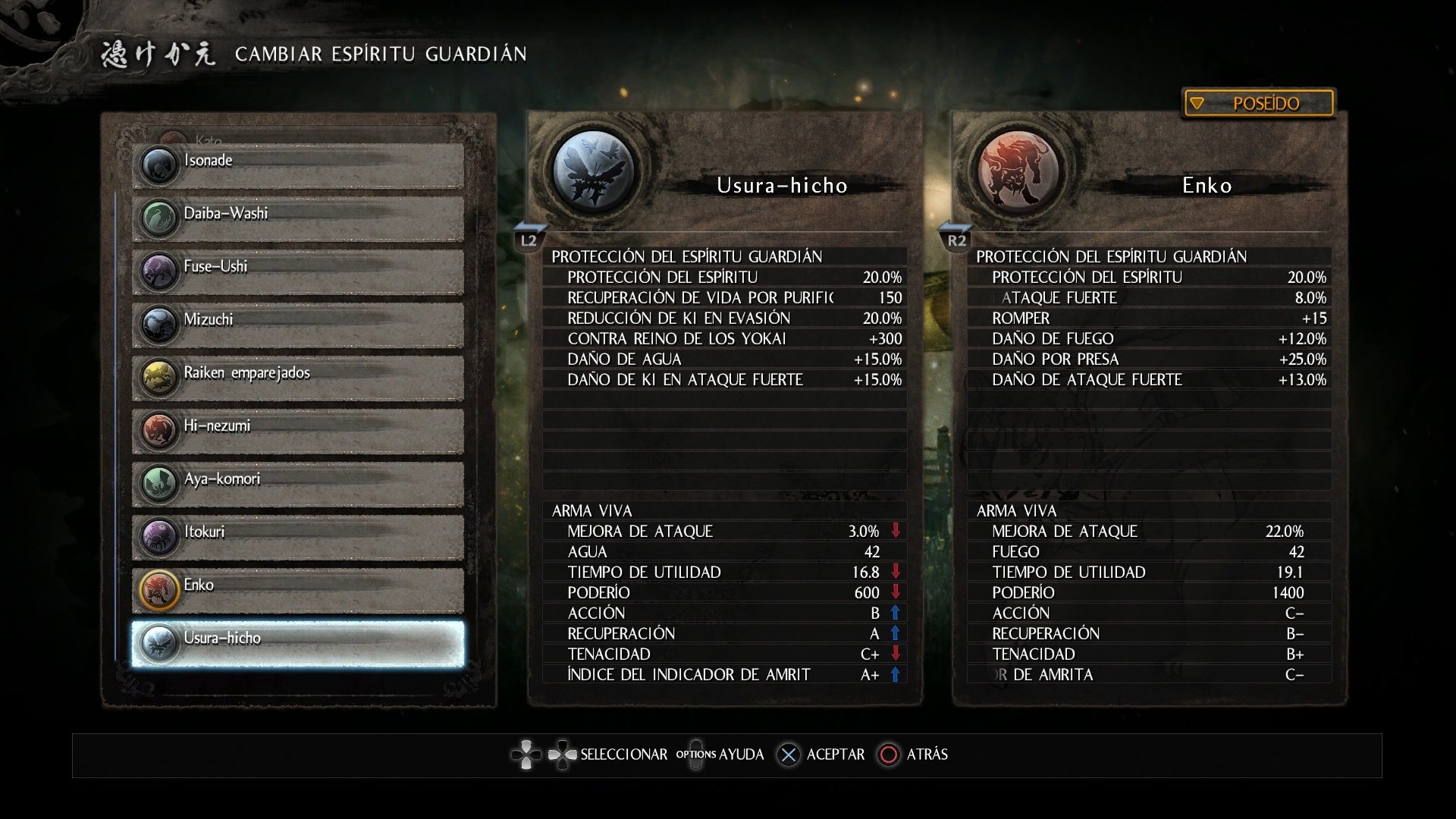Select the equipped Enko spirit row
1456x819 pixels.
(x=297, y=589)
